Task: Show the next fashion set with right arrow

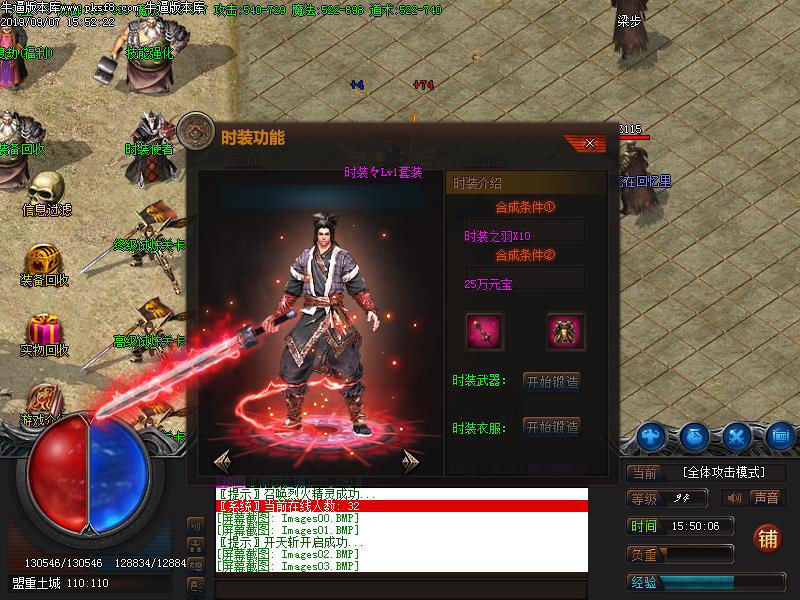Action: tap(409, 461)
